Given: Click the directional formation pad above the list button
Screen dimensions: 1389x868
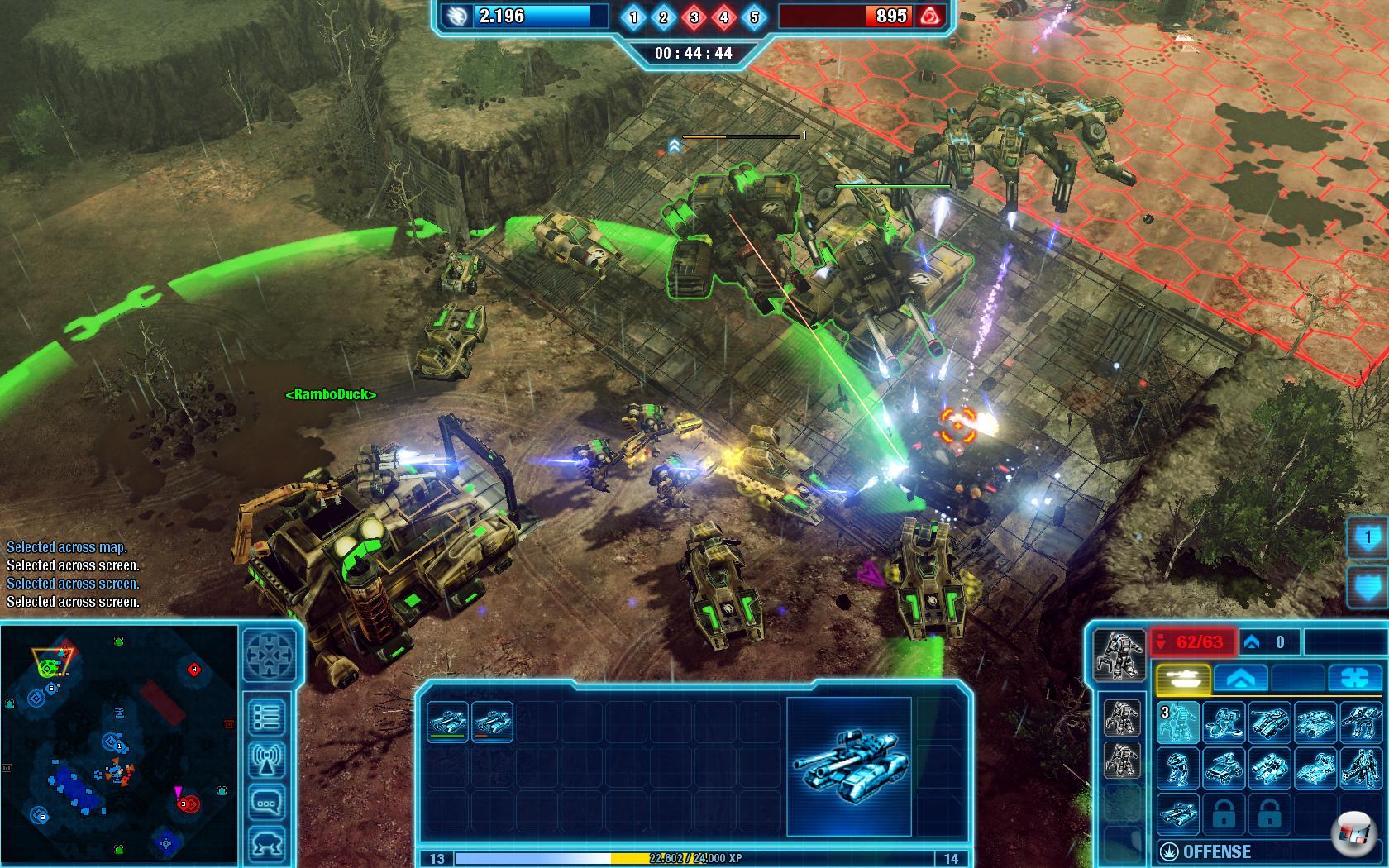Looking at the screenshot, I should [x=270, y=658].
